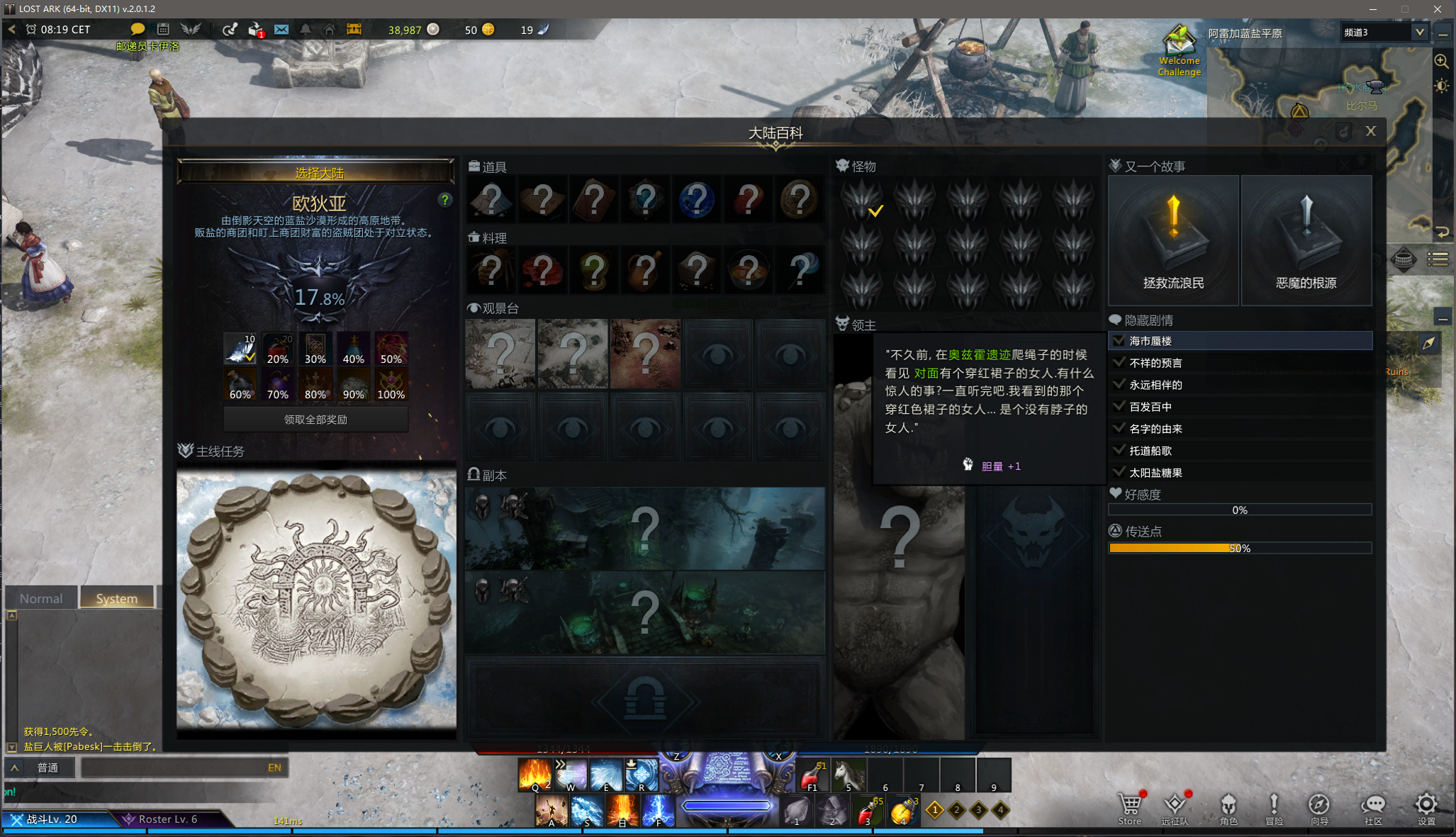1456x837 pixels.
Task: Select the 海市蜃楼 hidden story row
Action: click(1241, 341)
